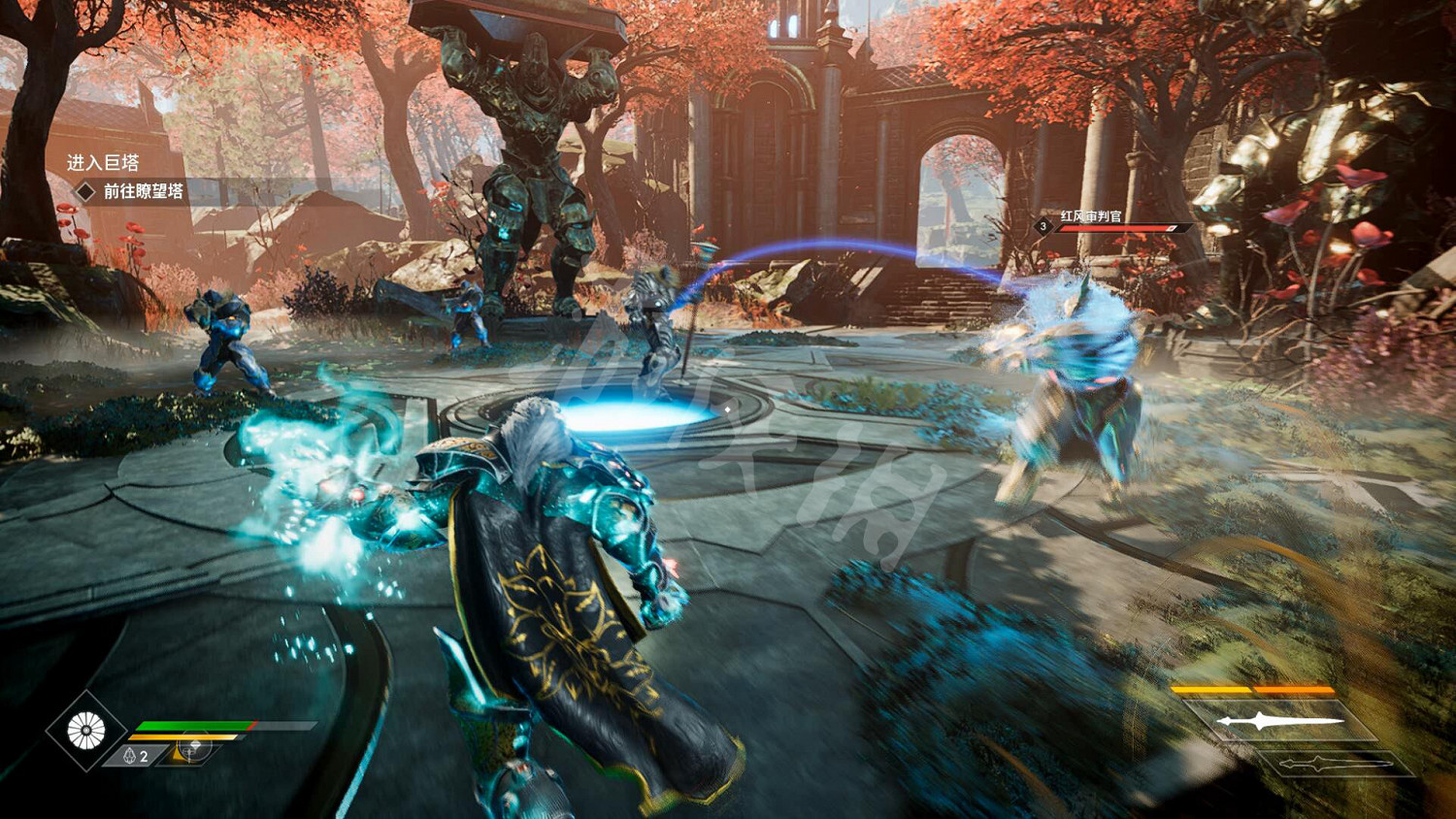Select the 前往瞭望塔 objective tracker entry

coord(143,191)
